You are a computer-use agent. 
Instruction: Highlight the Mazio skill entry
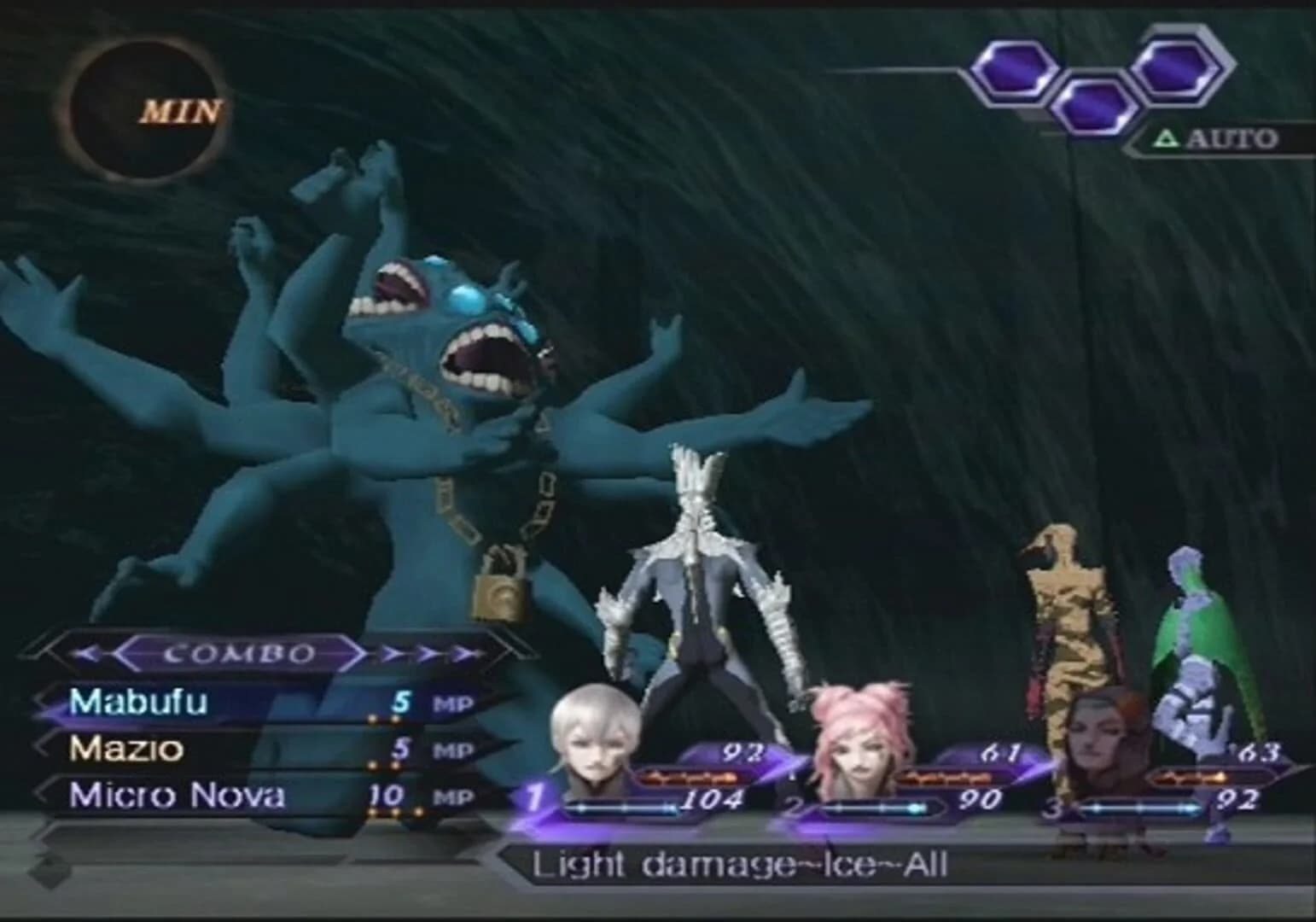click(128, 750)
